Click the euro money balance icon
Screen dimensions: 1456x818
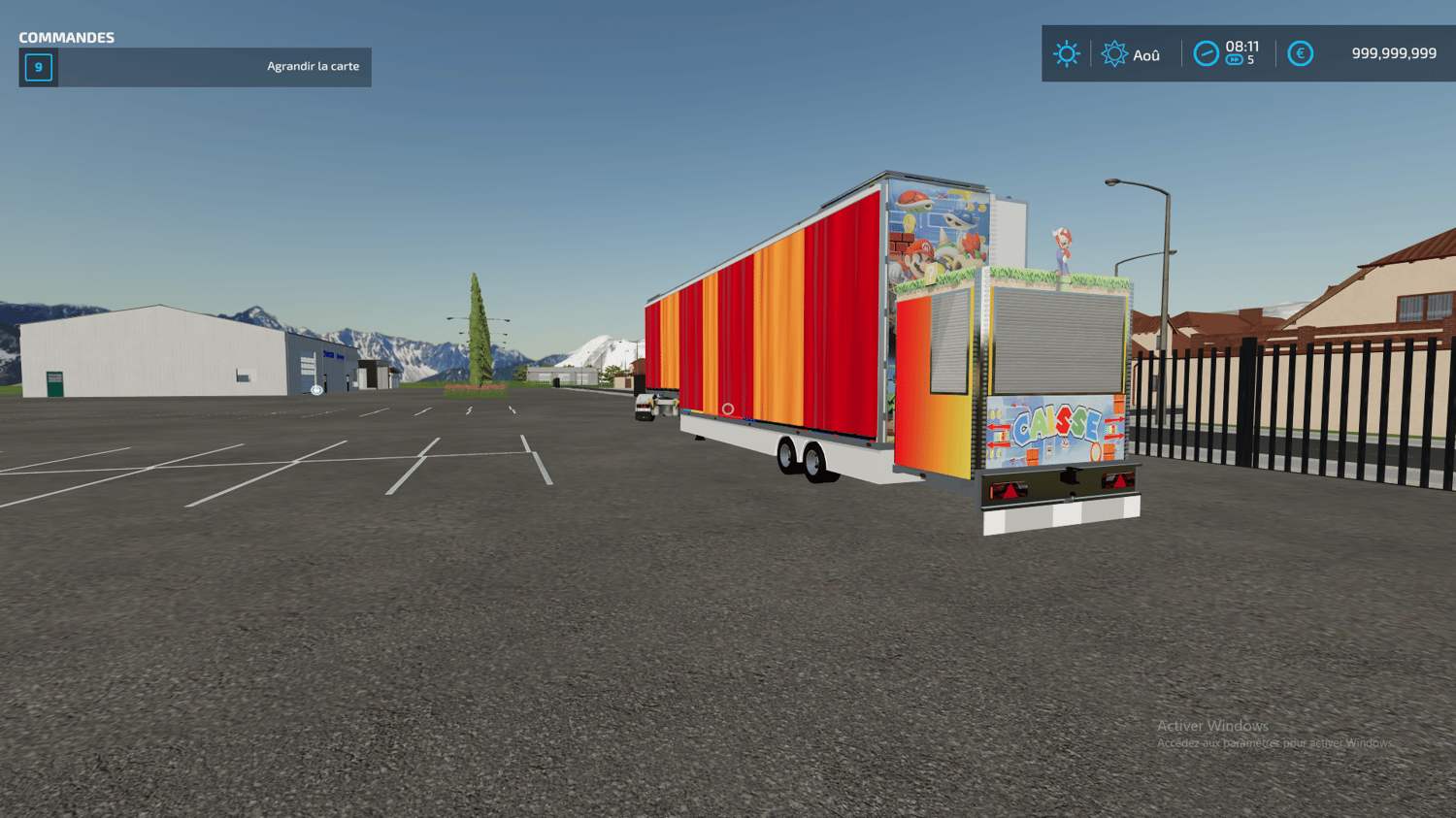pos(1300,53)
